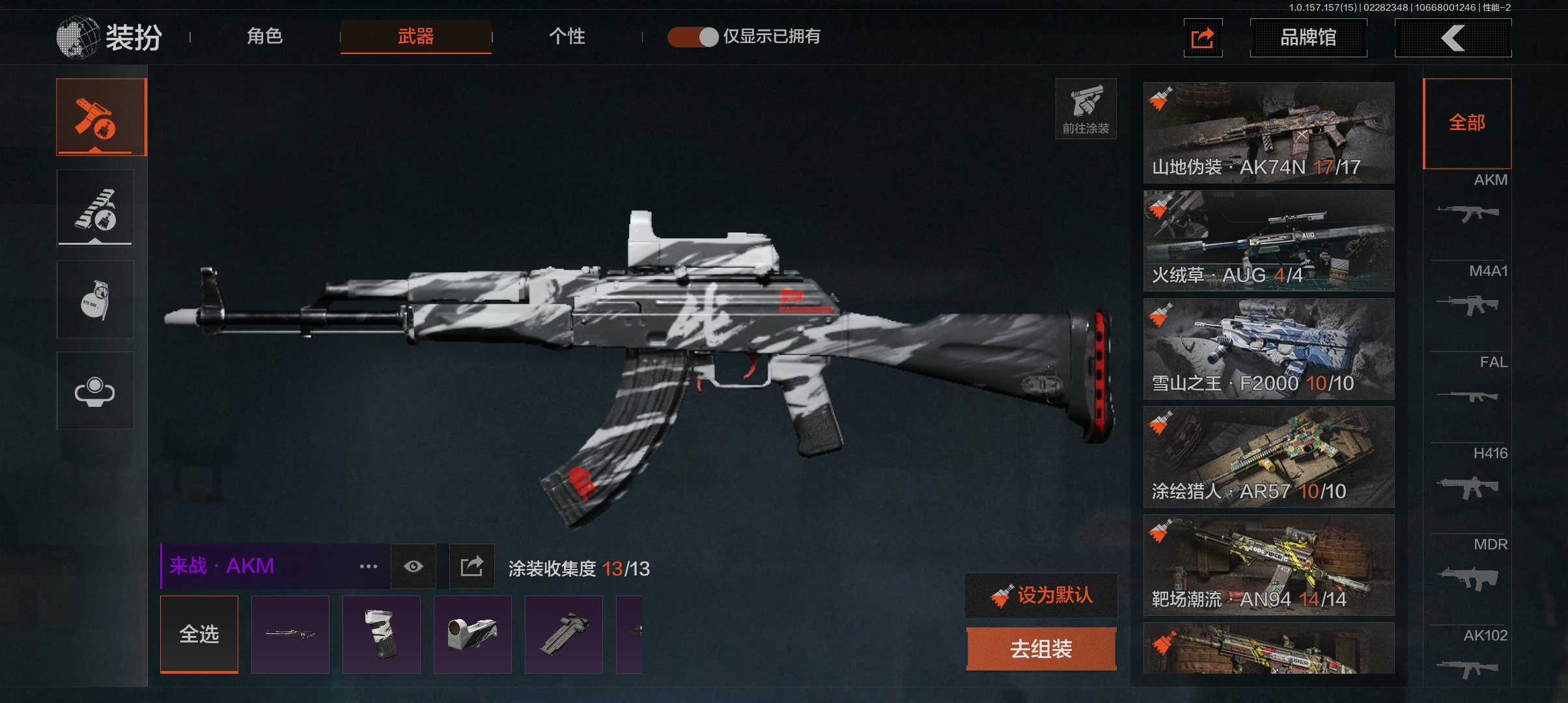Go back with the arrow button

1452,38
